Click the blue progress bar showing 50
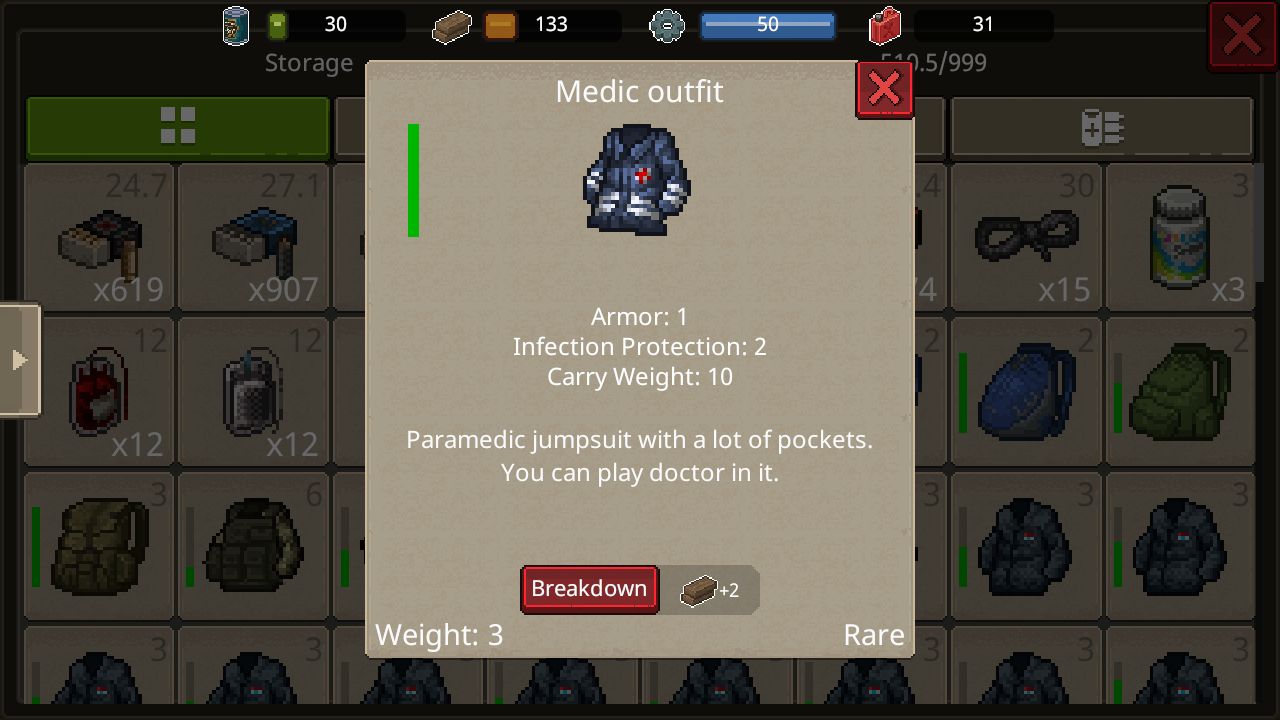 [768, 25]
